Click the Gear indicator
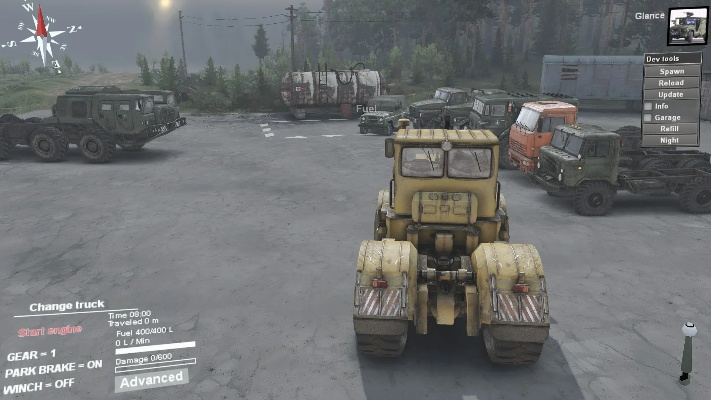 click(x=32, y=355)
